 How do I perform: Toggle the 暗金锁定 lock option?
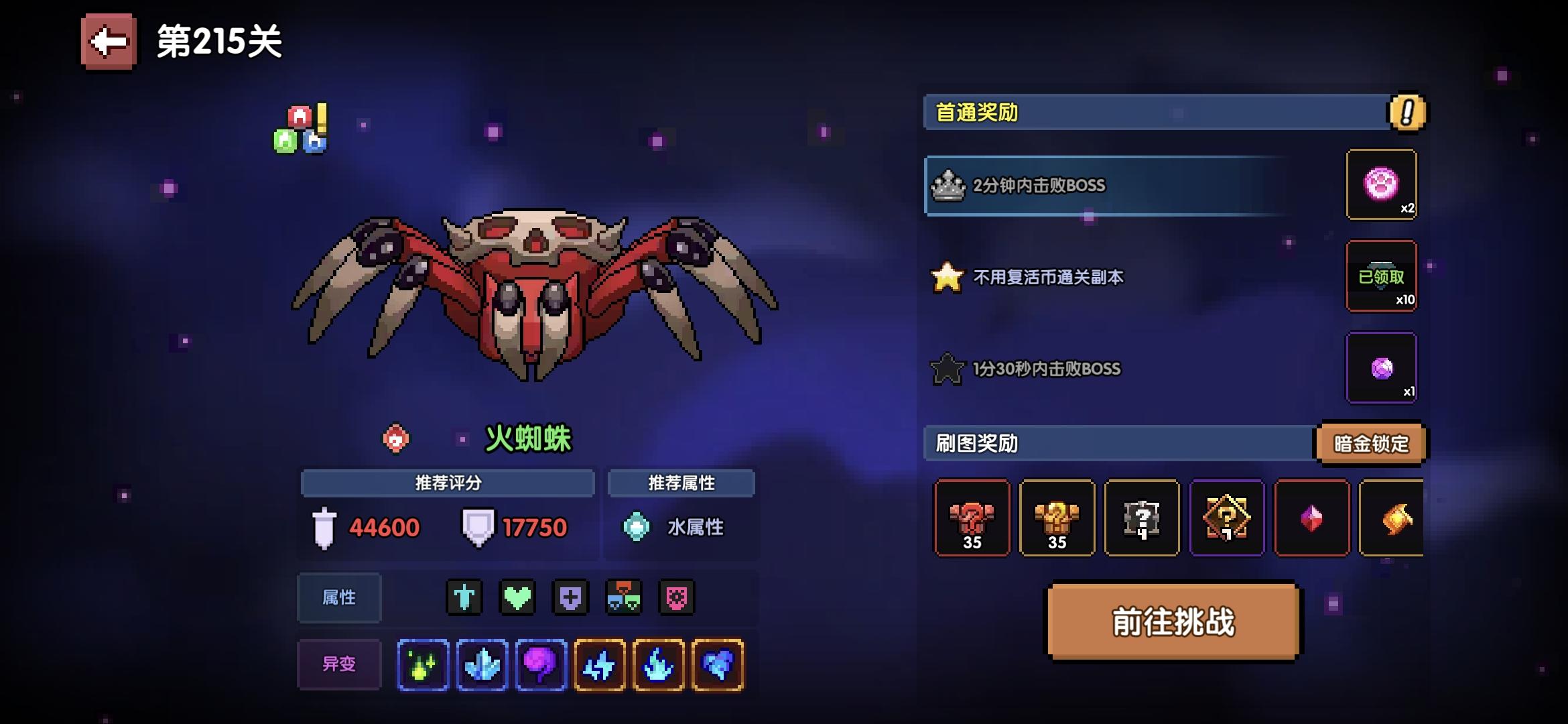pos(1370,443)
